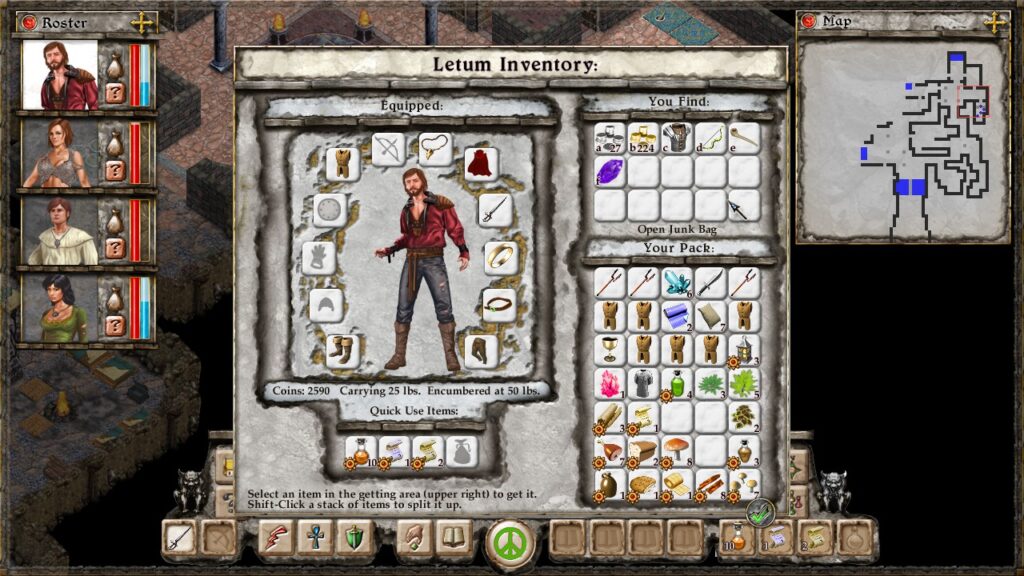Grab the bow from found items
1024x576 pixels.
click(x=711, y=138)
